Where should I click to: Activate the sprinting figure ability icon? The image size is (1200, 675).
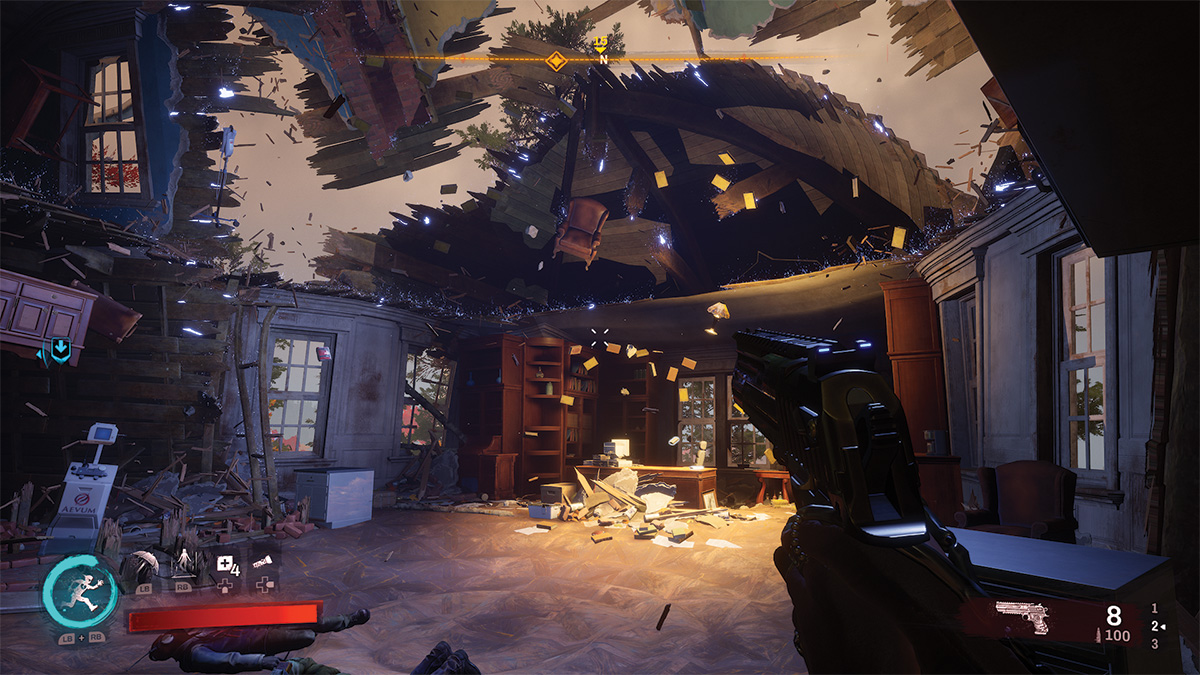(x=80, y=592)
